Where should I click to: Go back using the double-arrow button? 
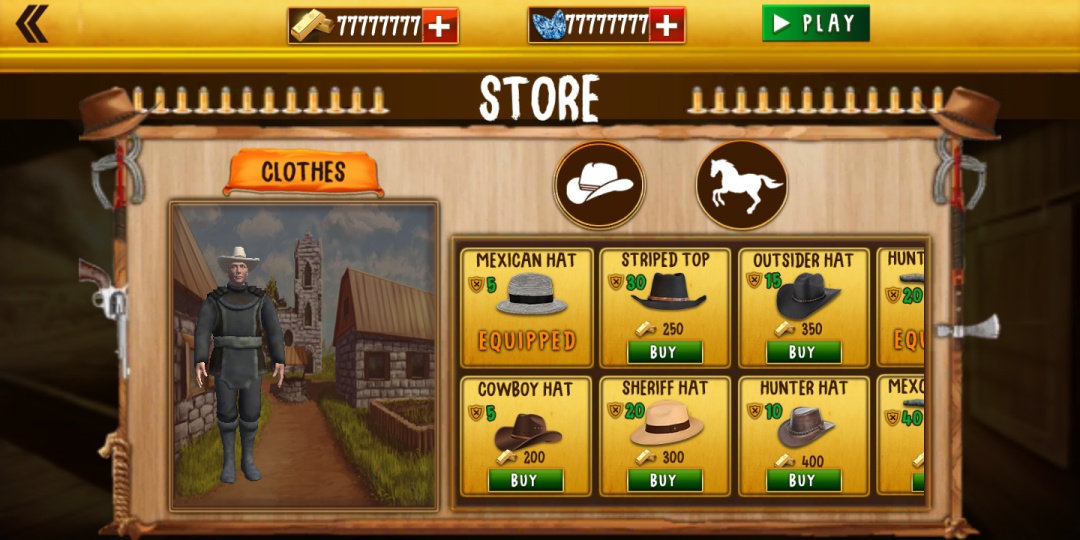point(32,24)
